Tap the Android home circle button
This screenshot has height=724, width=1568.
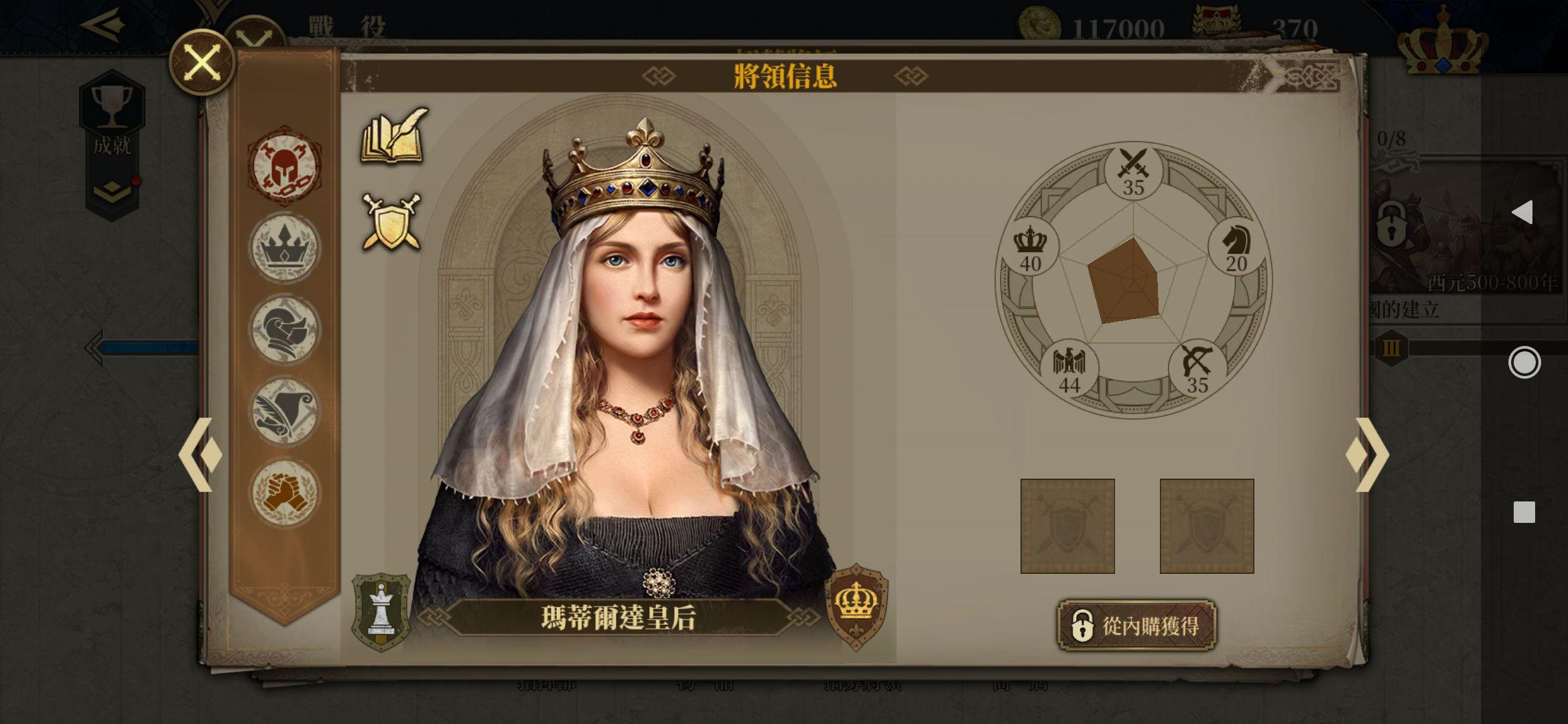click(1524, 363)
